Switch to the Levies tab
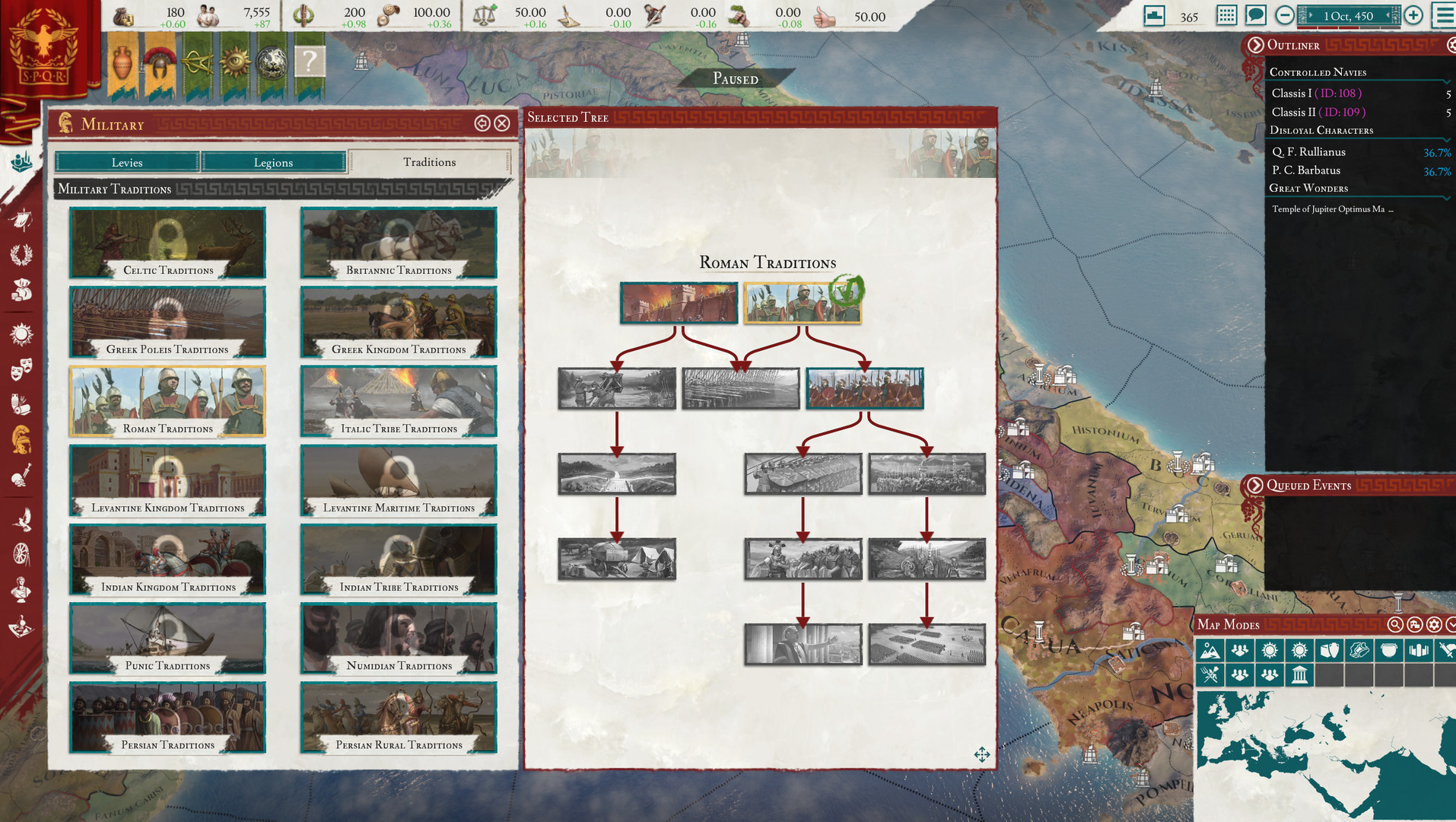1456x822 pixels. [x=127, y=161]
